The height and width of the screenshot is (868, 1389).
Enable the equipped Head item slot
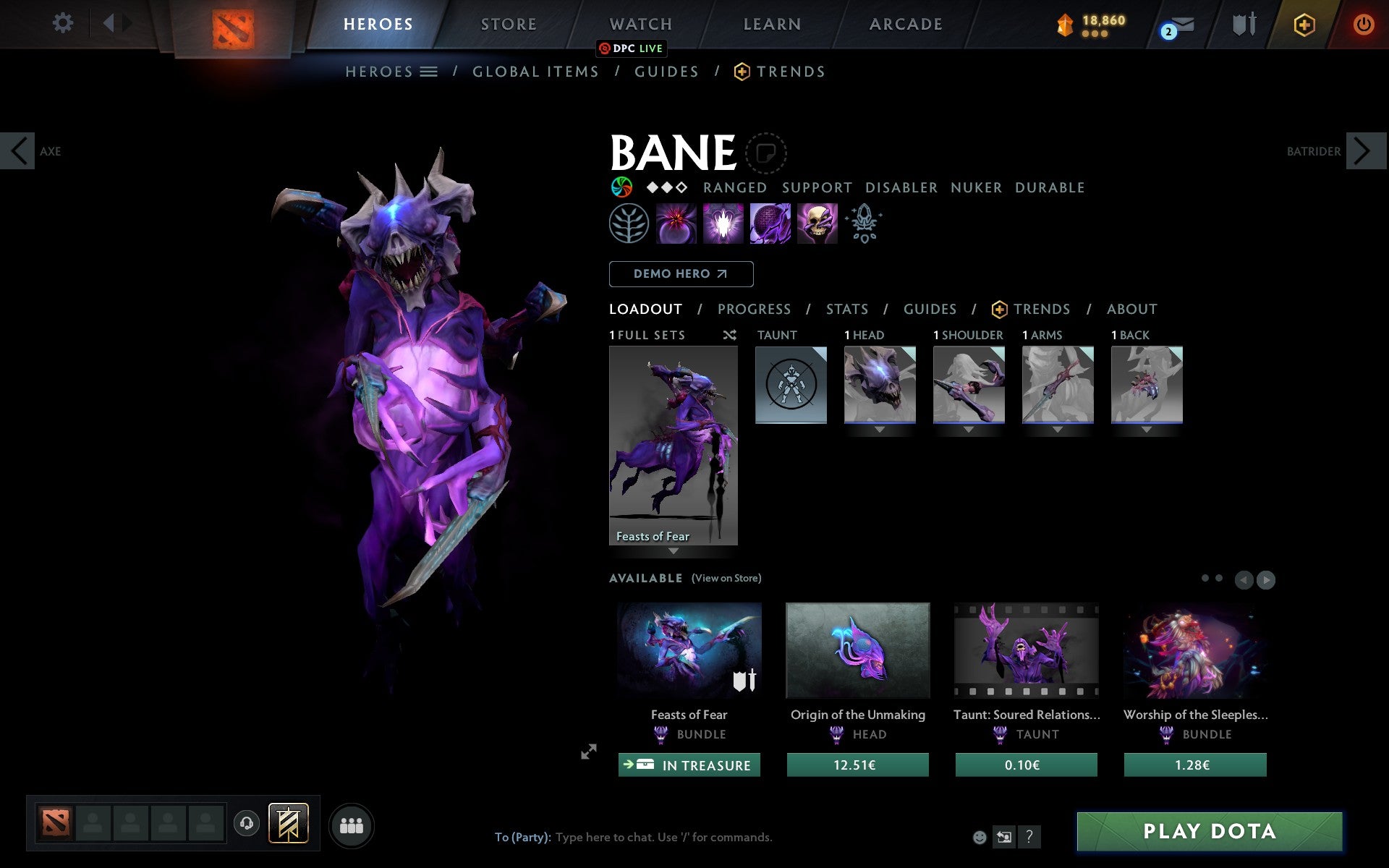(x=880, y=384)
